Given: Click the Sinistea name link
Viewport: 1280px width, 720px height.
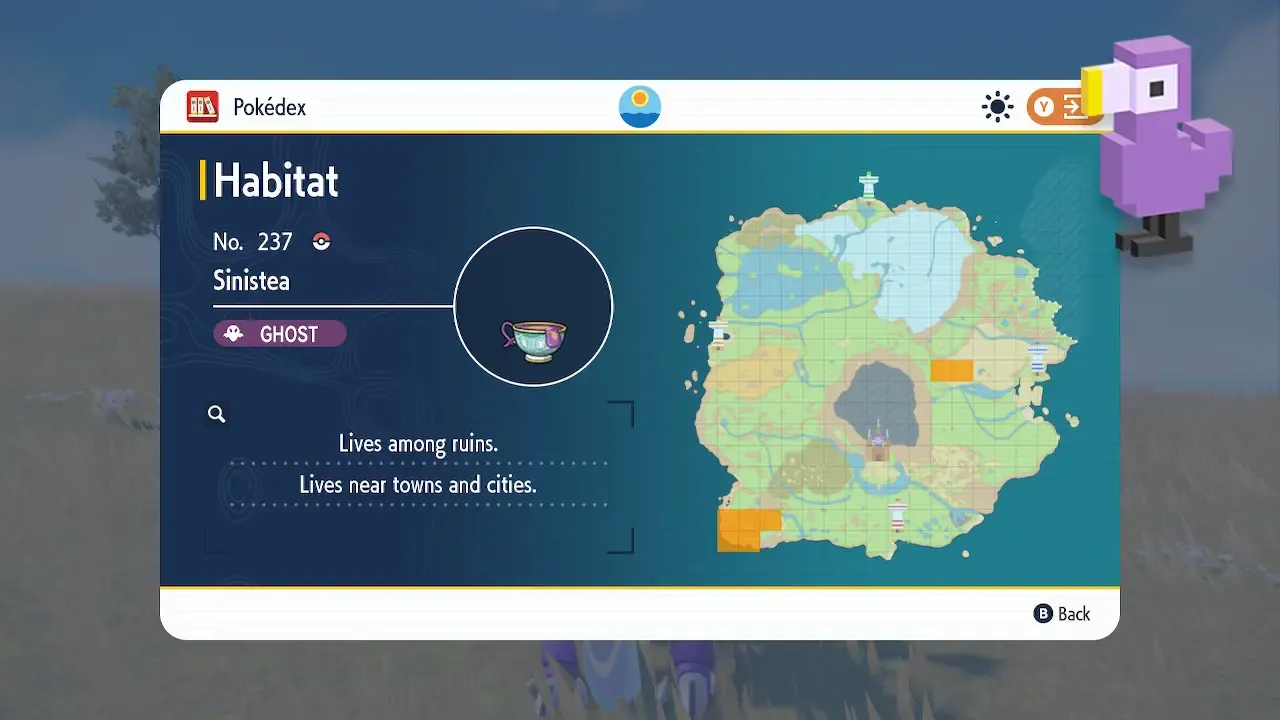Looking at the screenshot, I should [x=250, y=280].
